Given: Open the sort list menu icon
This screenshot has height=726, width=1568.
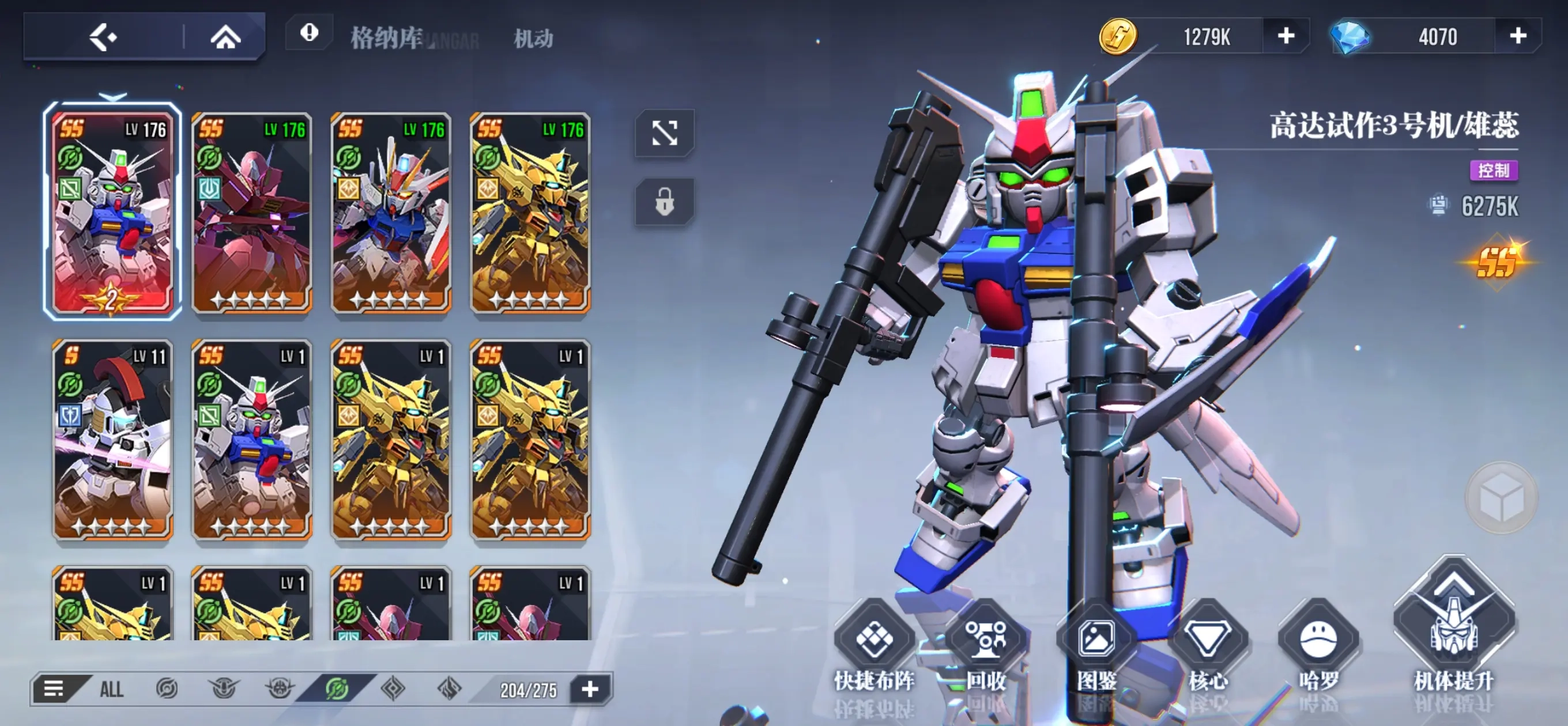Looking at the screenshot, I should click(x=54, y=689).
